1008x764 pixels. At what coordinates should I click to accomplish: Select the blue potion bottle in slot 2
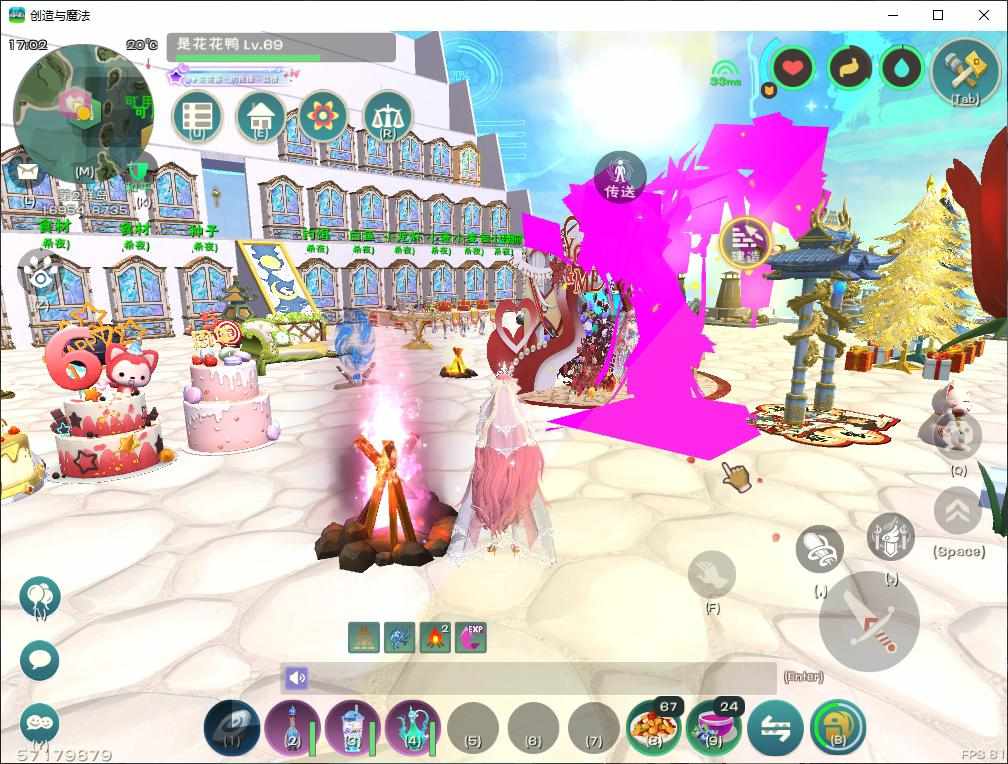click(291, 727)
